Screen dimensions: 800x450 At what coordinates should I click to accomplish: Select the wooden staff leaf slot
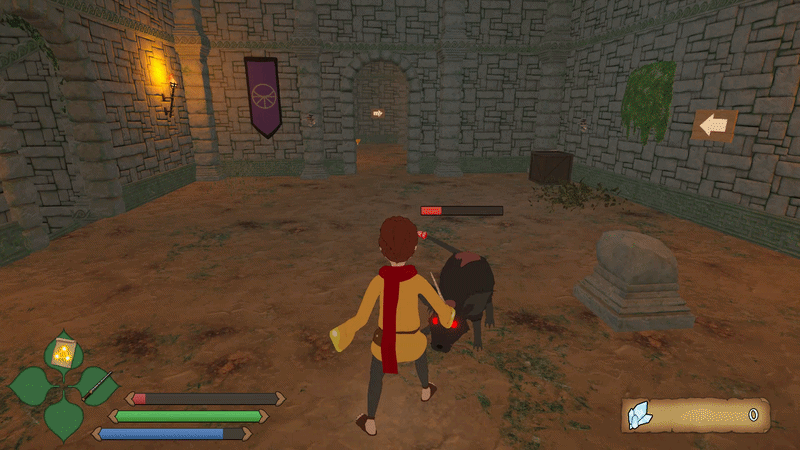coord(97,384)
